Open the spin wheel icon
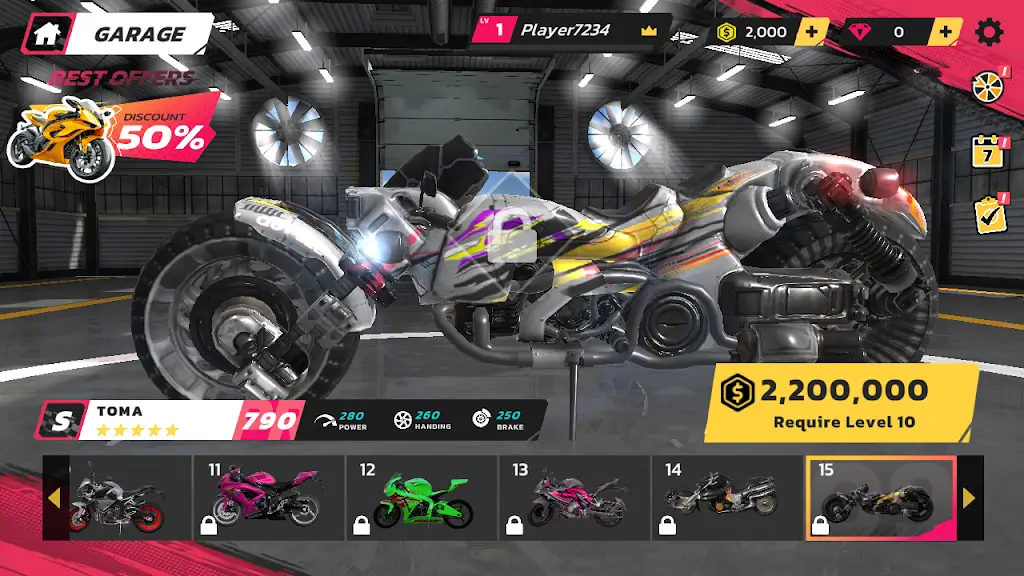The width and height of the screenshot is (1024, 576). [x=988, y=87]
